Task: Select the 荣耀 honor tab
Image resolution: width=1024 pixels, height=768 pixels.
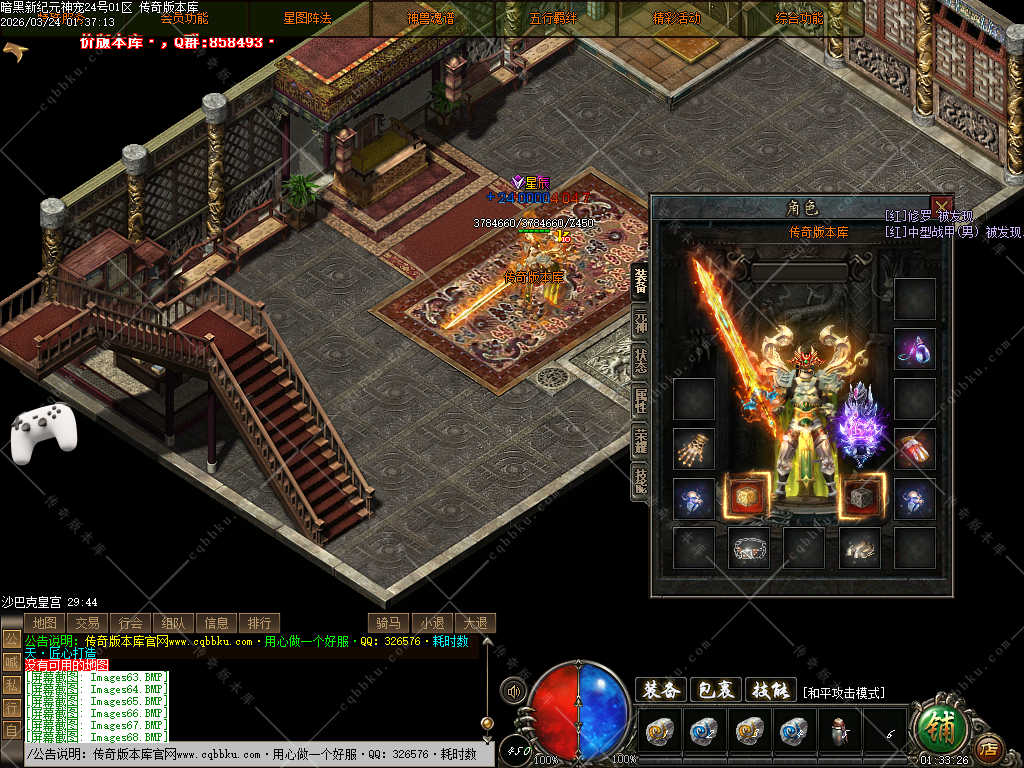Action: 640,441
